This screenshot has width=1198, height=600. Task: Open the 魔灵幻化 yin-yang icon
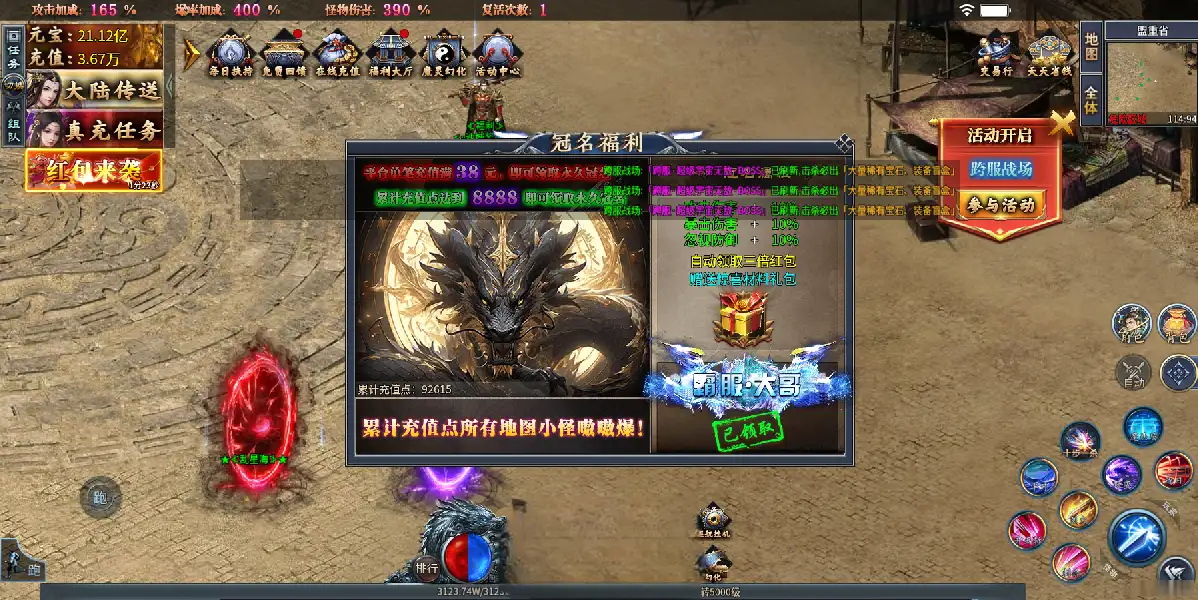coord(443,53)
